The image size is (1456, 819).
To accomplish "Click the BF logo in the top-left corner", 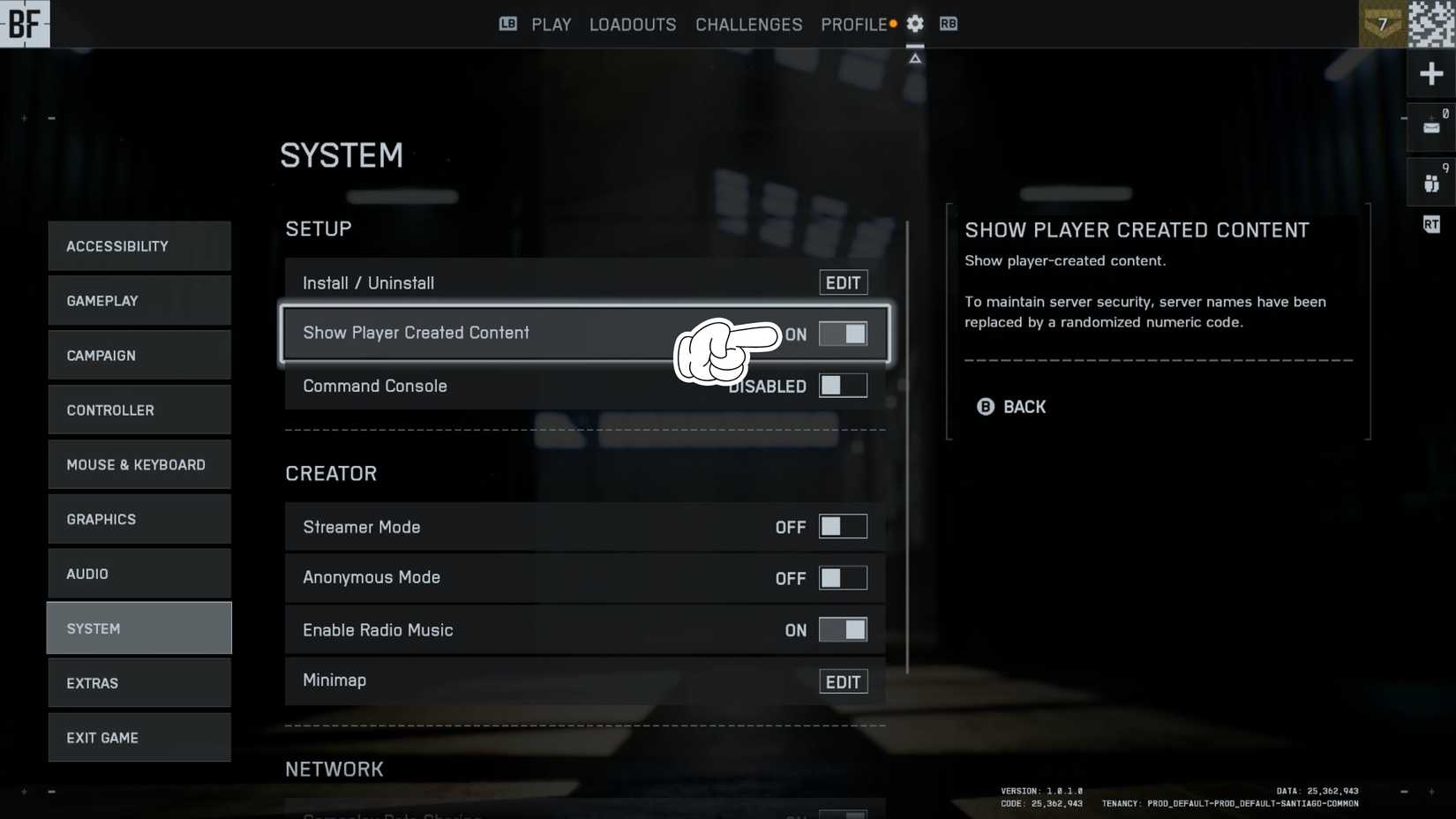I will click(x=24, y=24).
